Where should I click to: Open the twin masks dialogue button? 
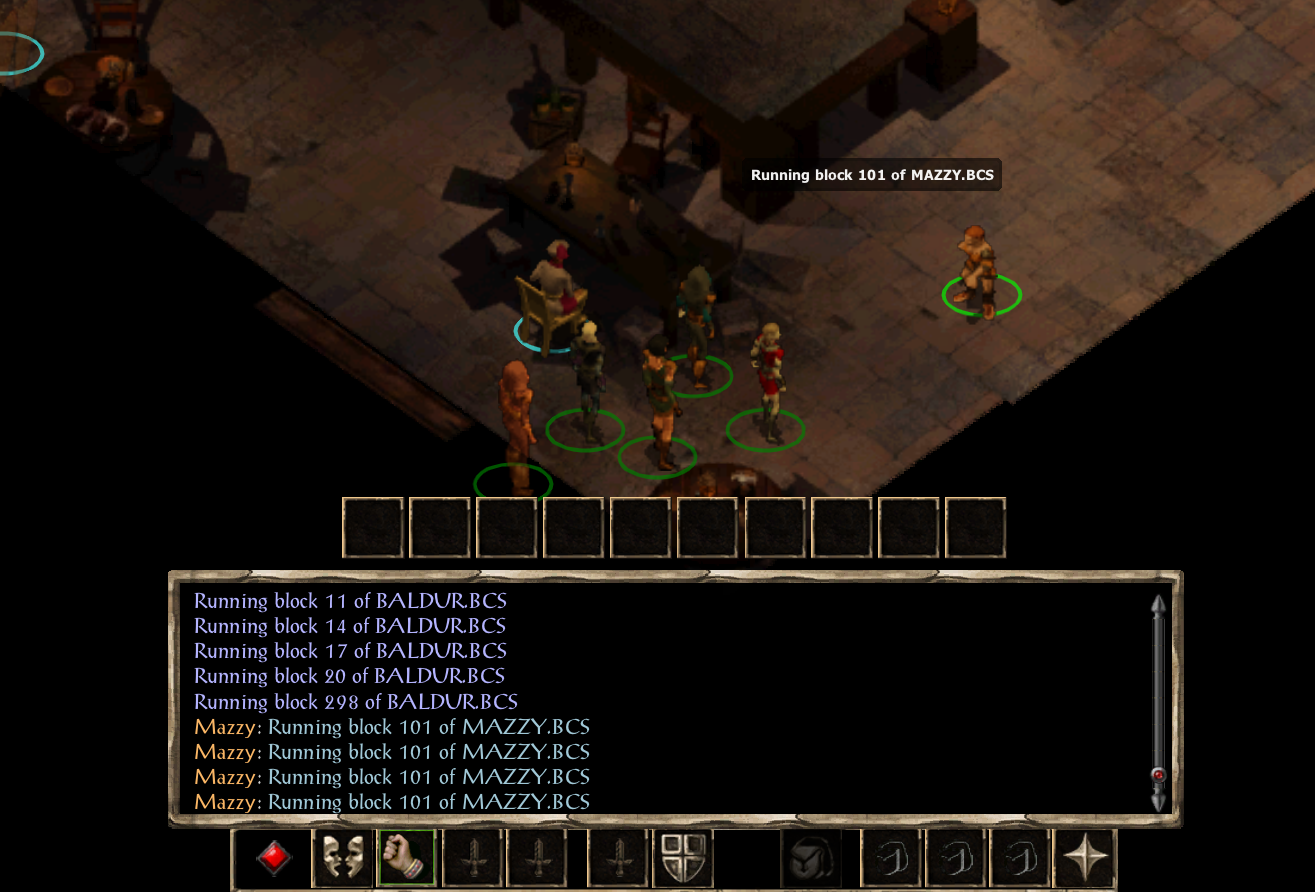(x=342, y=858)
